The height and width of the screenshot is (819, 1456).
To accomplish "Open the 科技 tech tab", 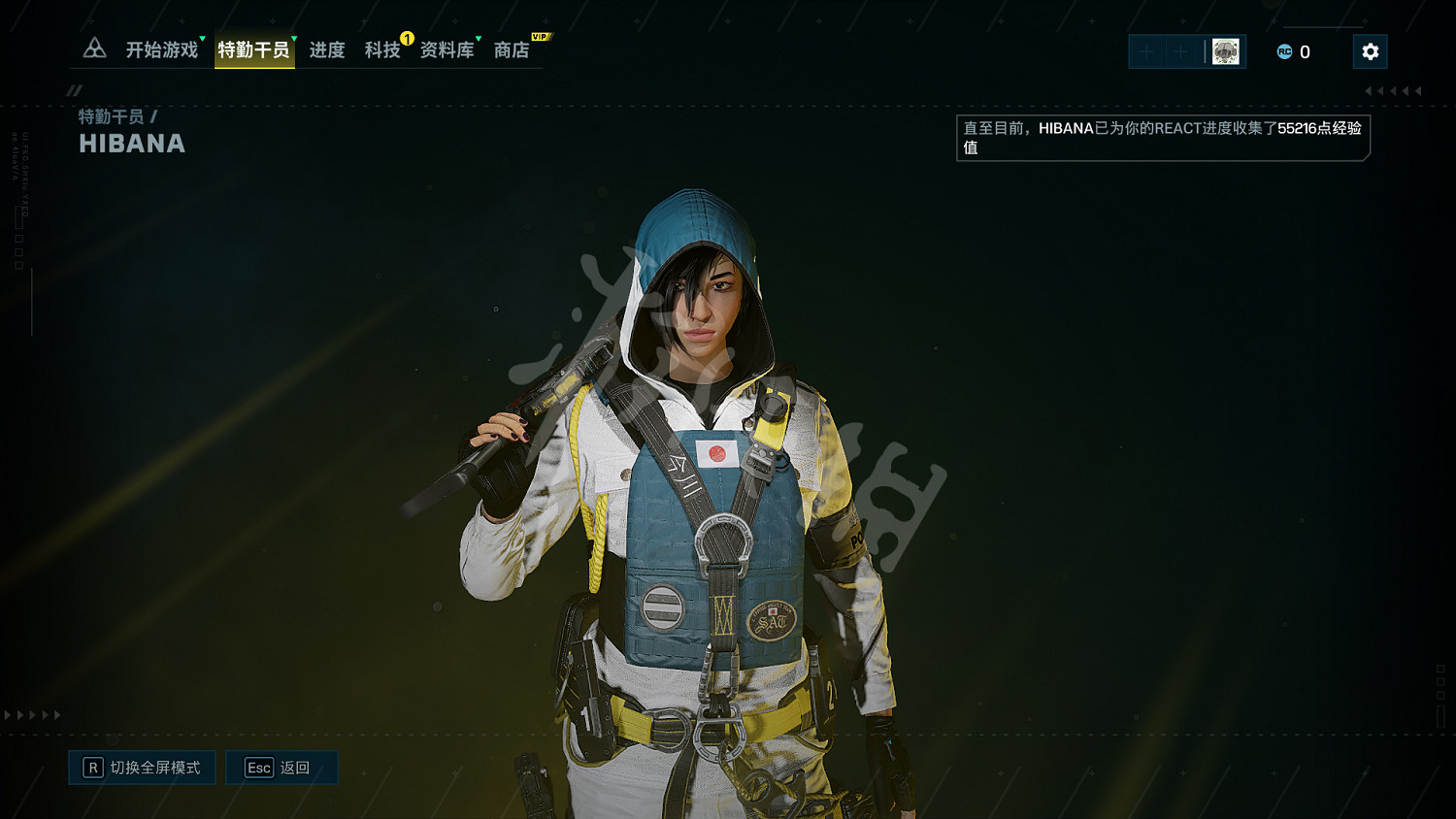I will point(382,50).
